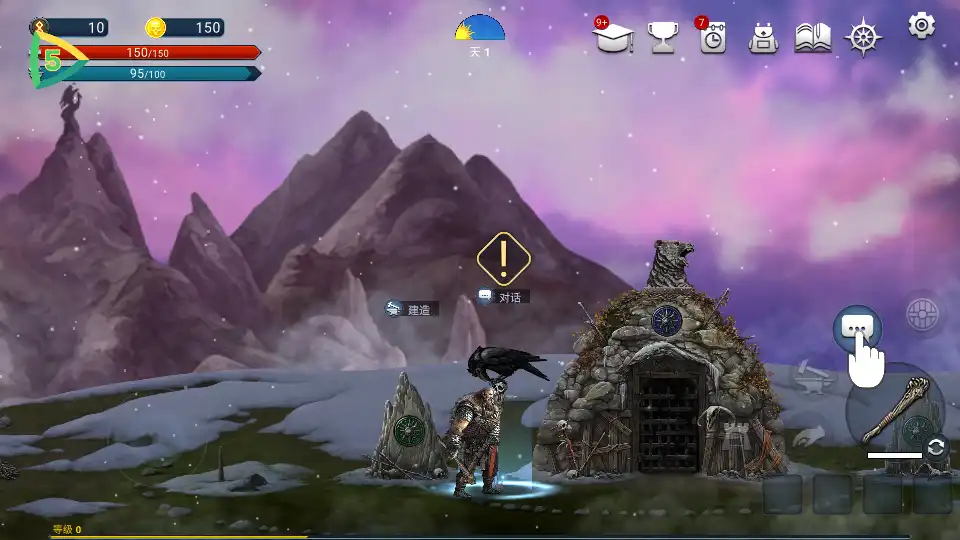
Task: Open the settings gear menu
Action: pos(921,25)
